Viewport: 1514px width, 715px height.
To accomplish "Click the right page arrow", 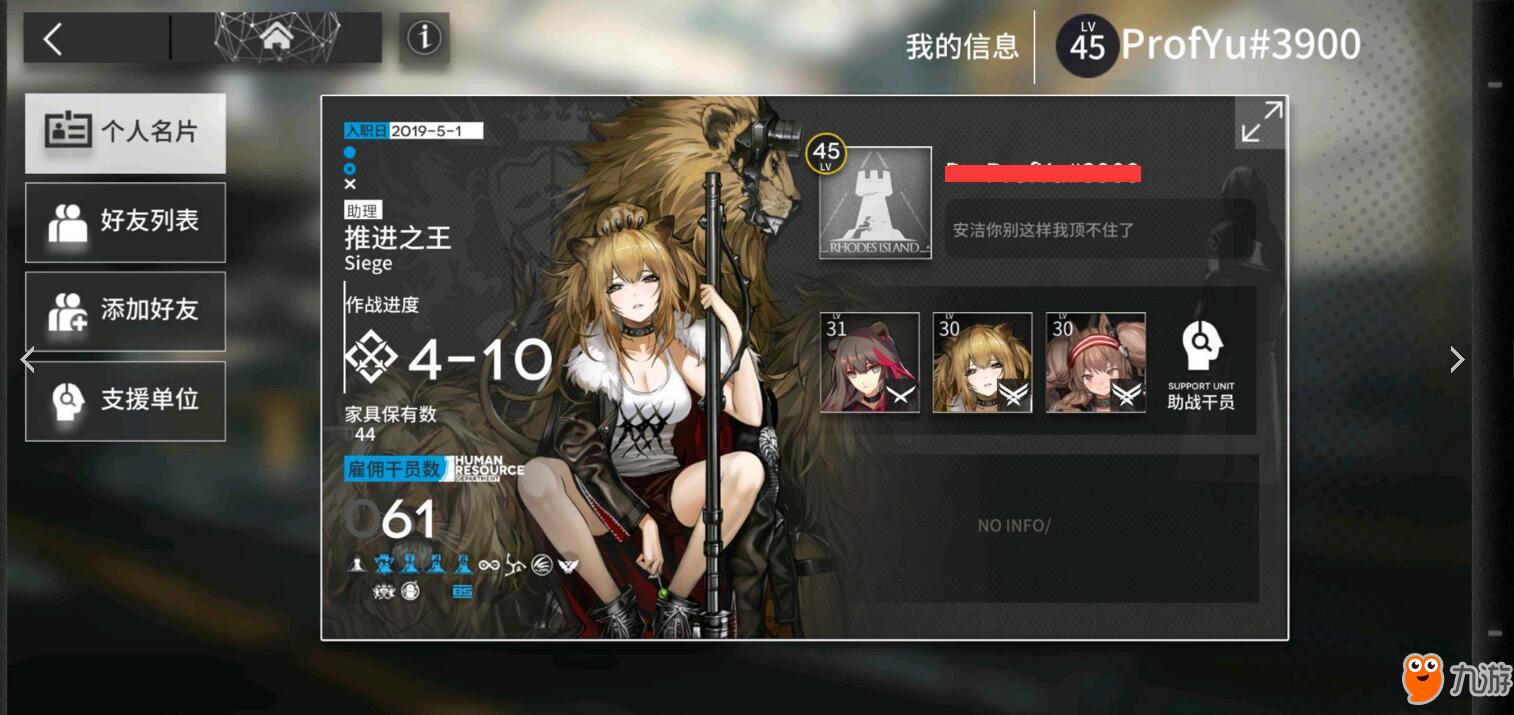I will point(1457,360).
